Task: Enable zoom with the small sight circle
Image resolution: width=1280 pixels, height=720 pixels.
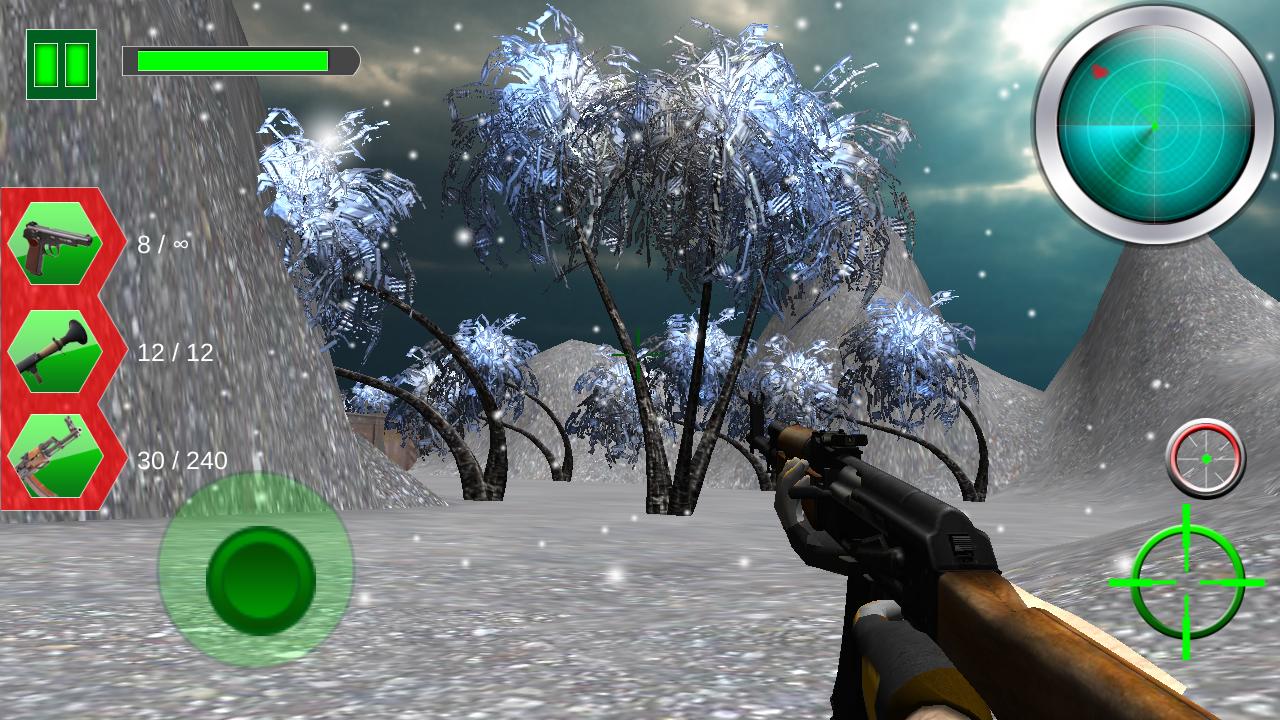Action: pos(1207,458)
